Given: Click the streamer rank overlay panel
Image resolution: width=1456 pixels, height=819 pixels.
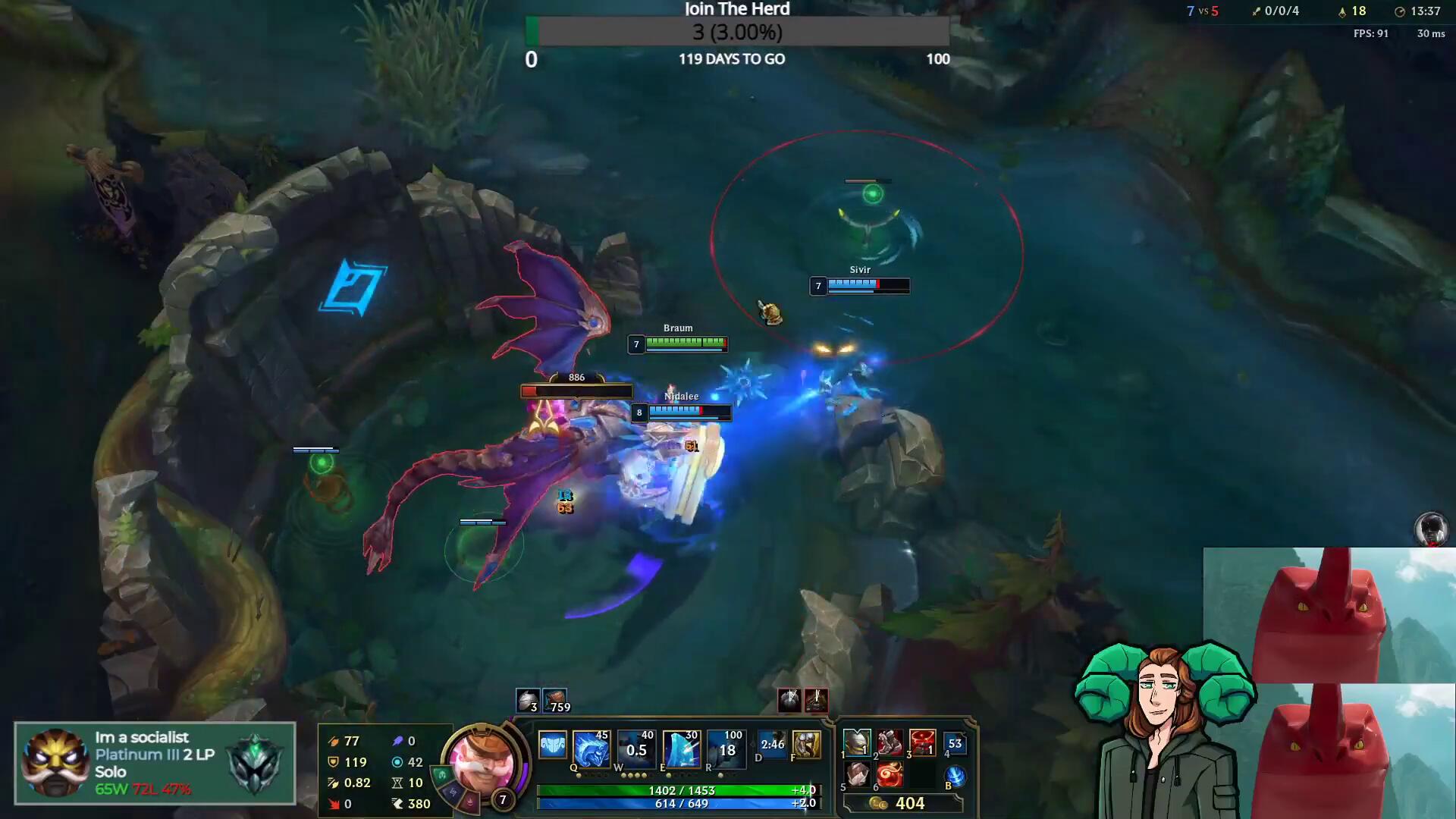Looking at the screenshot, I should [155, 763].
